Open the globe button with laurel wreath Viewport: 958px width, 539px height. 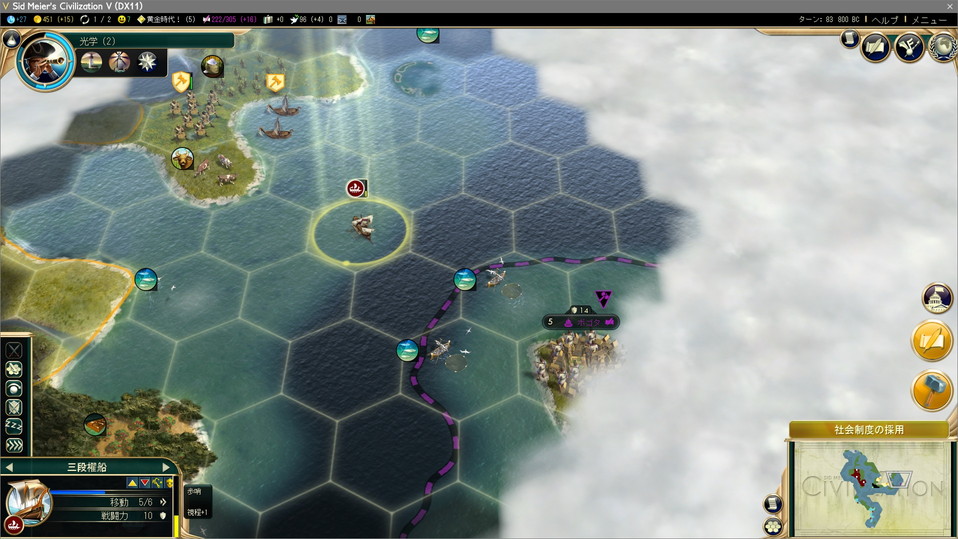tap(941, 47)
